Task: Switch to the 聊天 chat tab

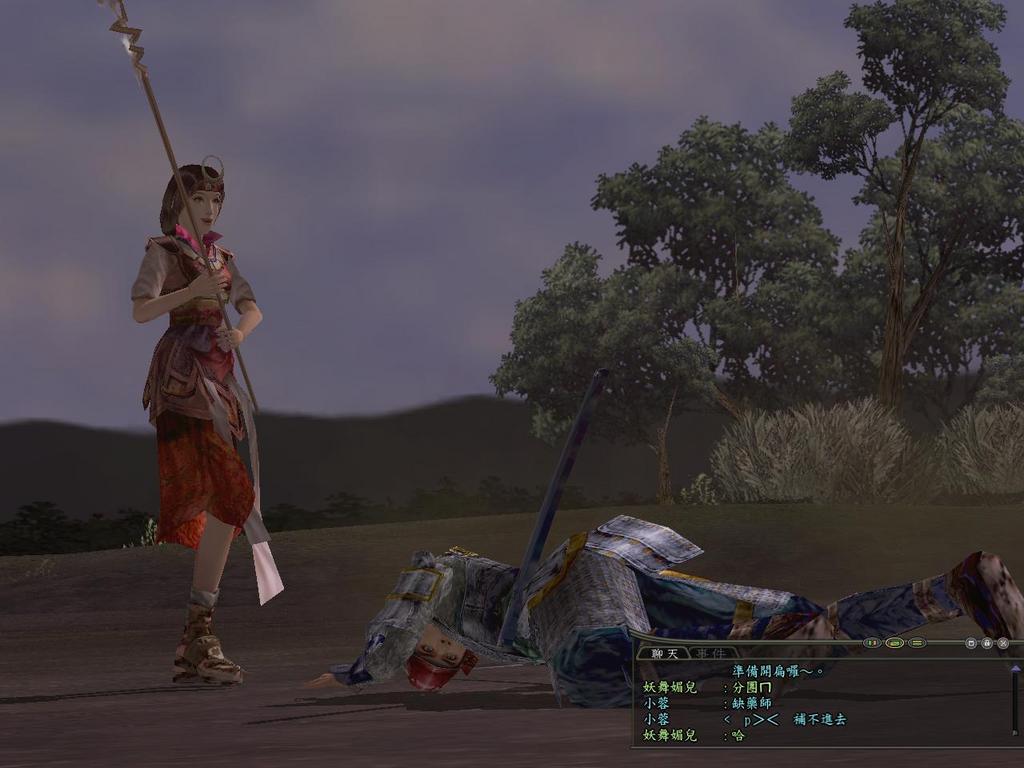Action: (x=664, y=653)
